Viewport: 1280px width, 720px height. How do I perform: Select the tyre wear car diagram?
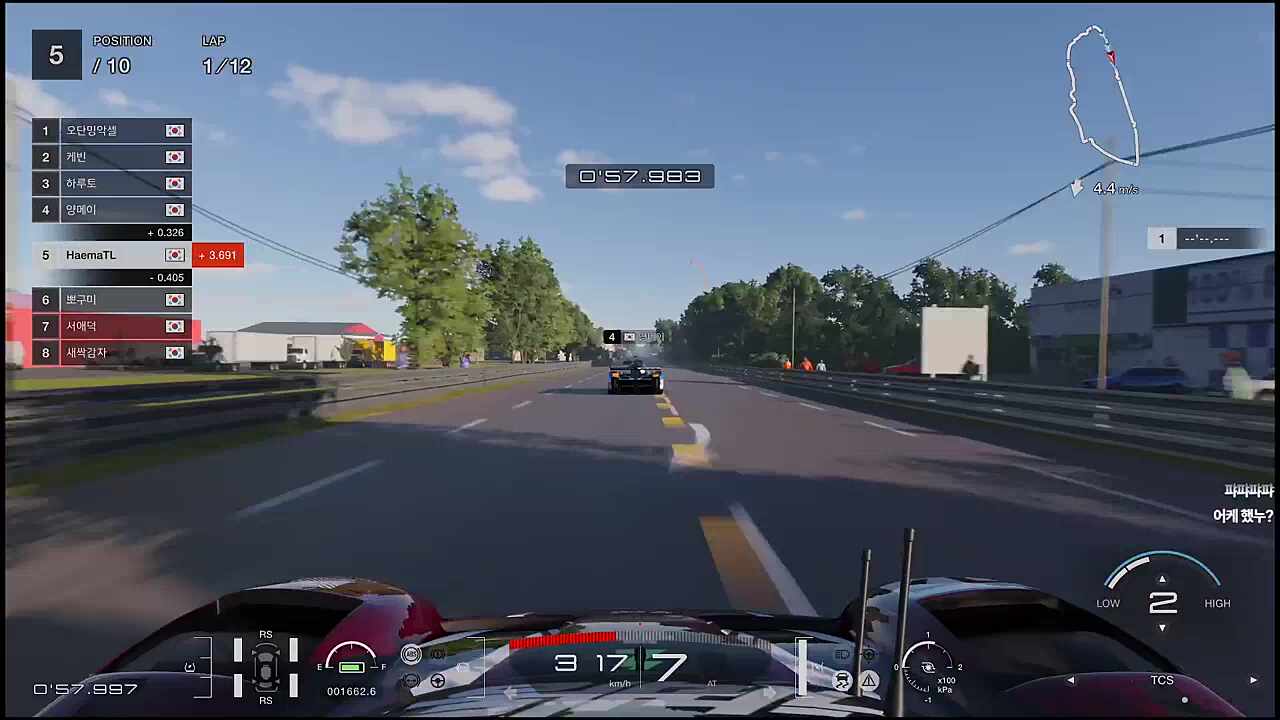tap(266, 666)
